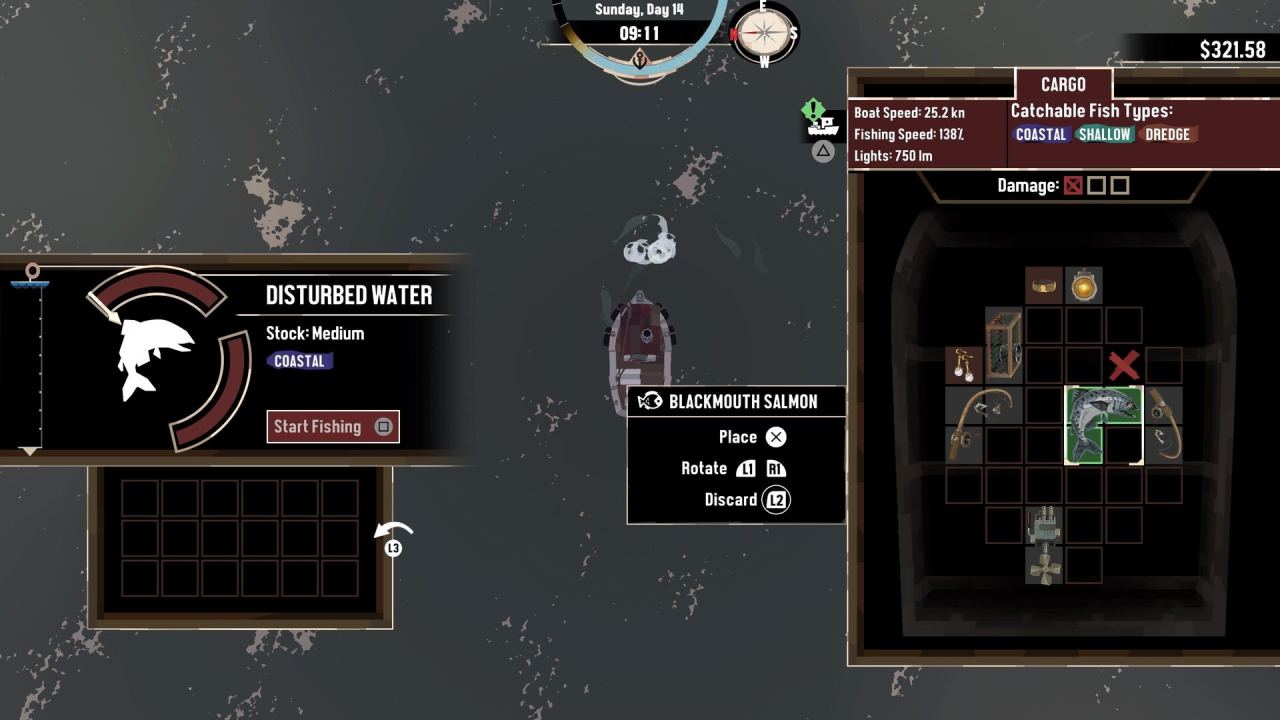Viewport: 1280px width, 720px height.
Task: Select the brass lantern in the cargo hold
Action: pyautogui.click(x=1083, y=285)
